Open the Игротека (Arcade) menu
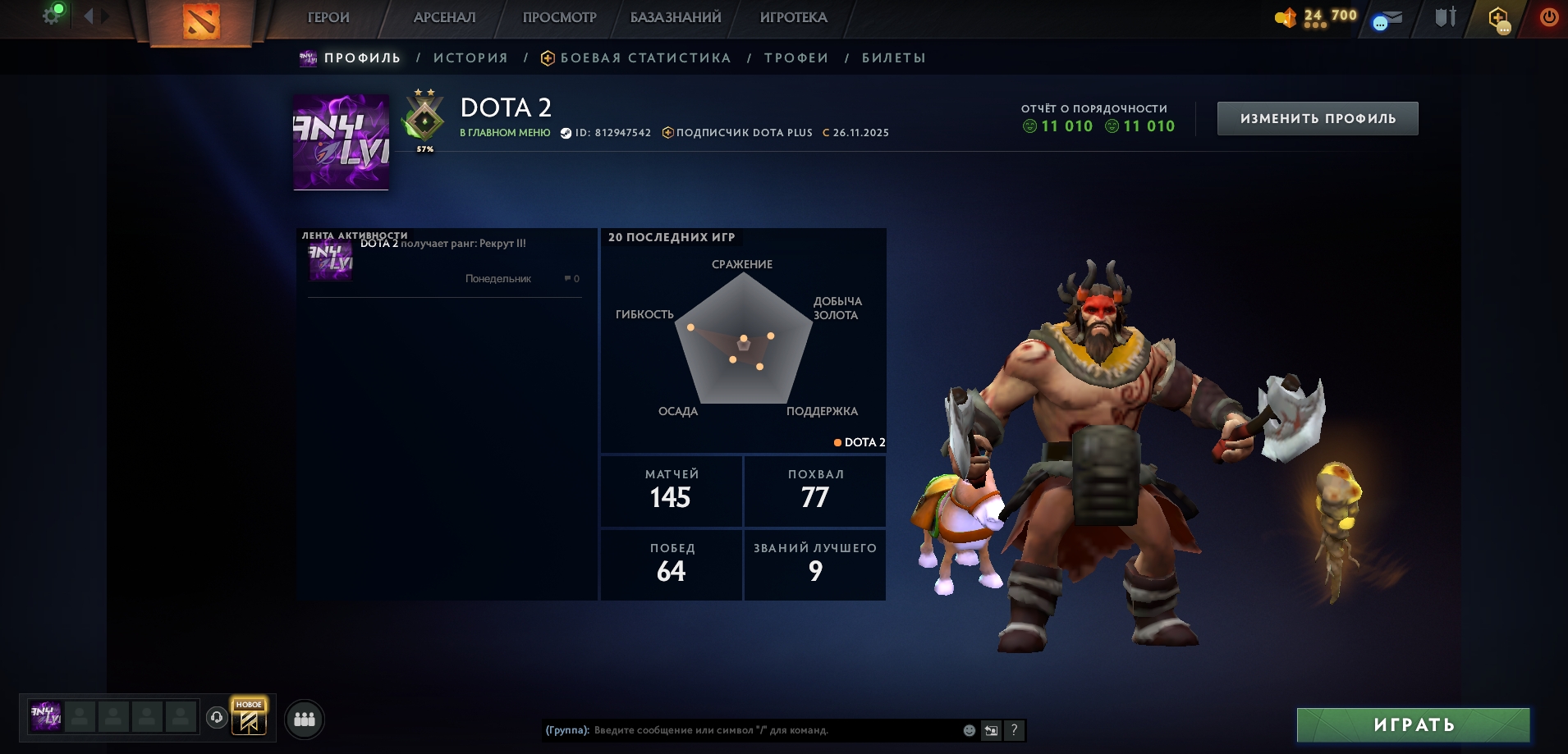Screen dimensions: 1568x754 pos(793,17)
